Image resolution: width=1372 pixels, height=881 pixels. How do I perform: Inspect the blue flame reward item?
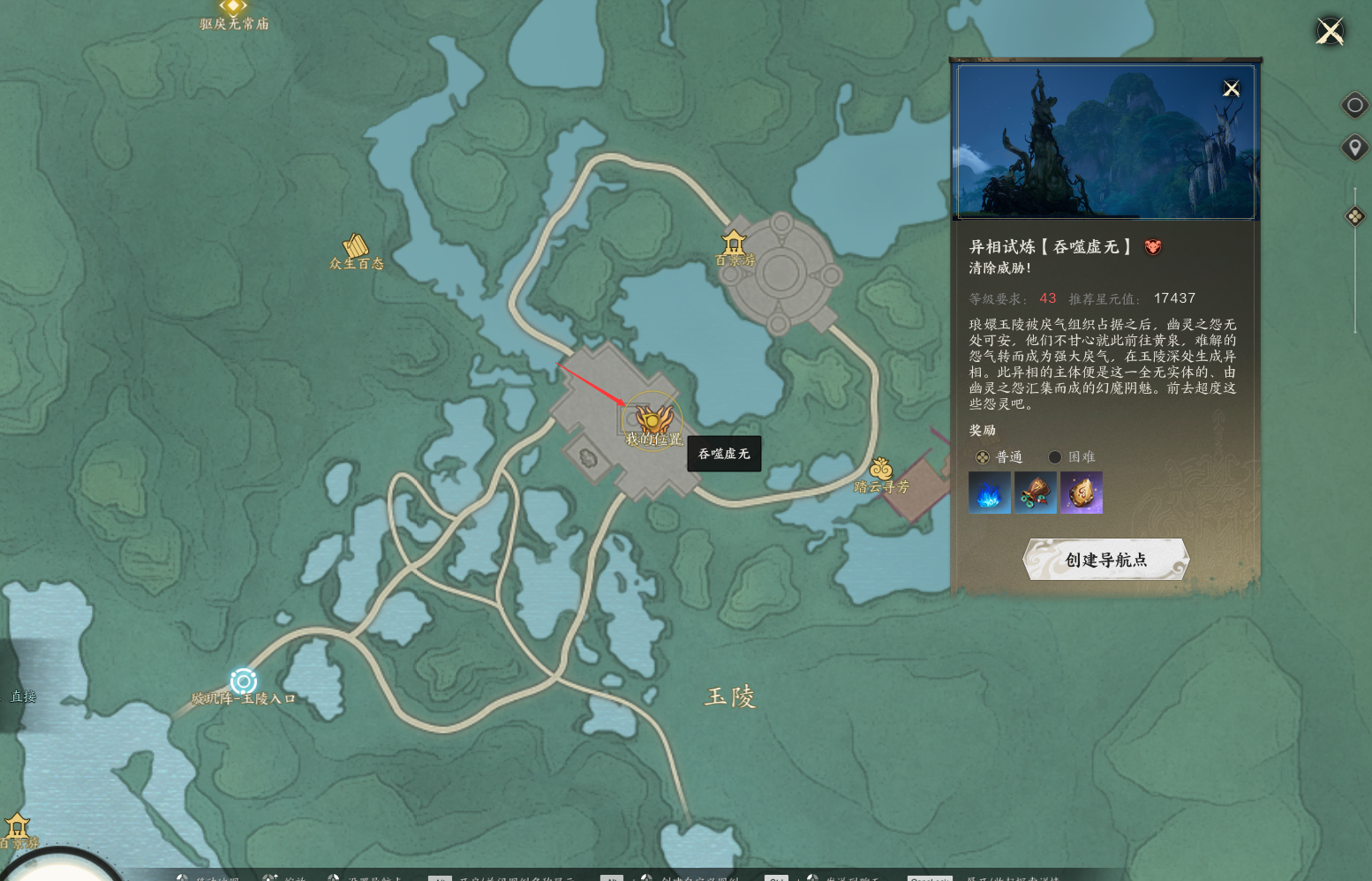click(989, 493)
